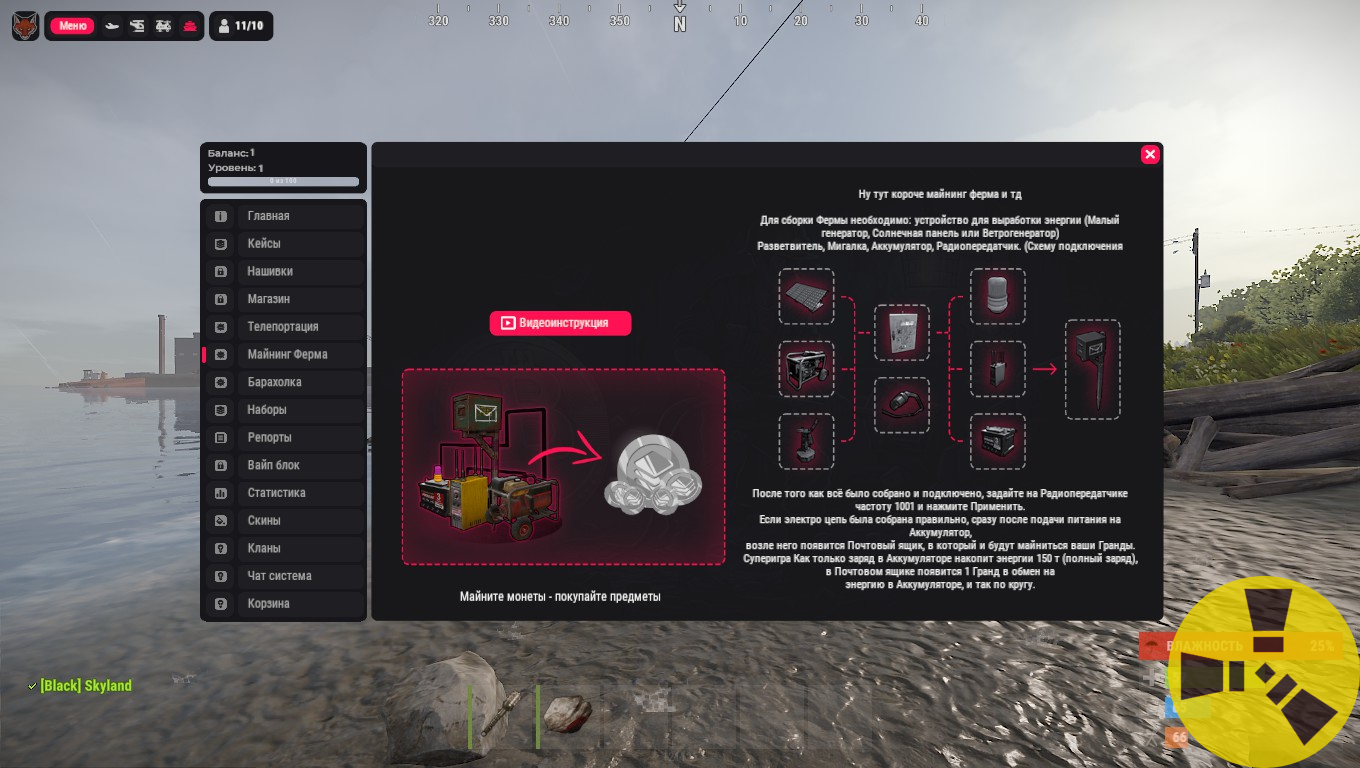Image resolution: width=1360 pixels, height=768 pixels.
Task: Select the rock hotbar slot
Action: click(x=569, y=716)
